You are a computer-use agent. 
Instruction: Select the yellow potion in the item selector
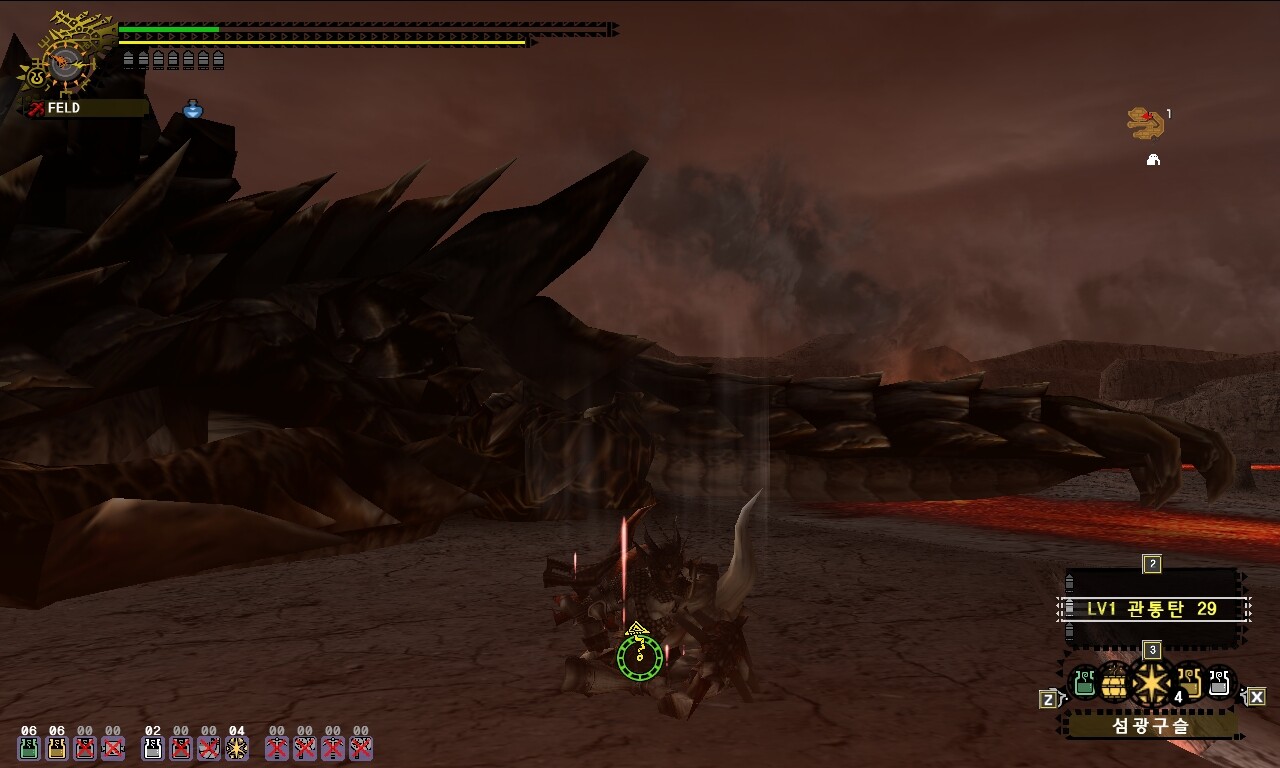click(x=1190, y=684)
